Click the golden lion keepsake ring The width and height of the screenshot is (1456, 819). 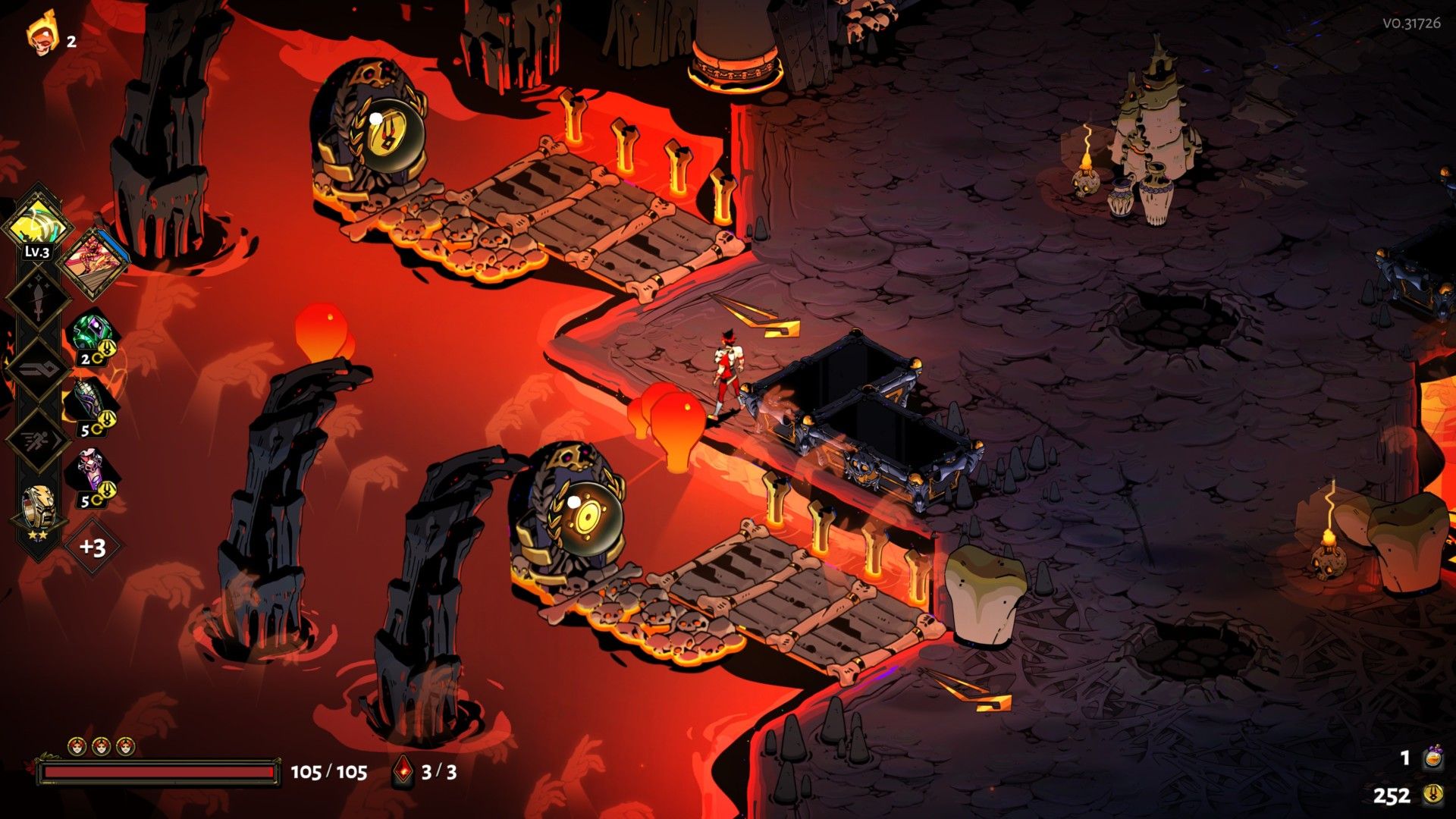pos(37,506)
